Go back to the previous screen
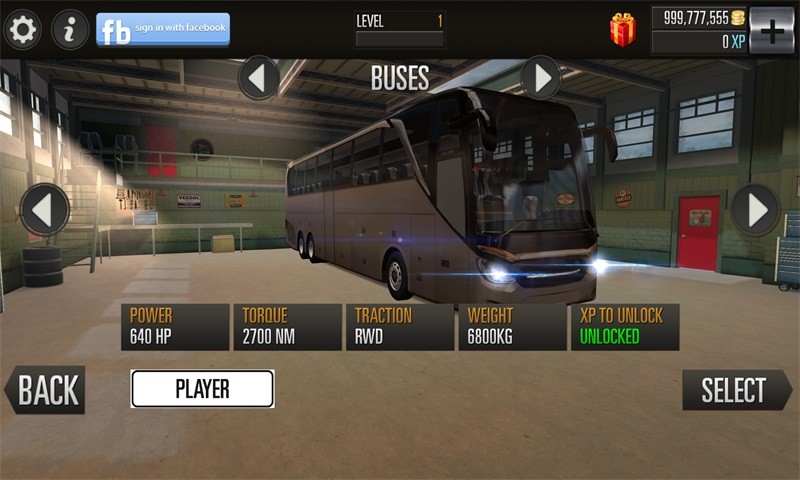Screen dimensions: 800x480 coord(45,390)
